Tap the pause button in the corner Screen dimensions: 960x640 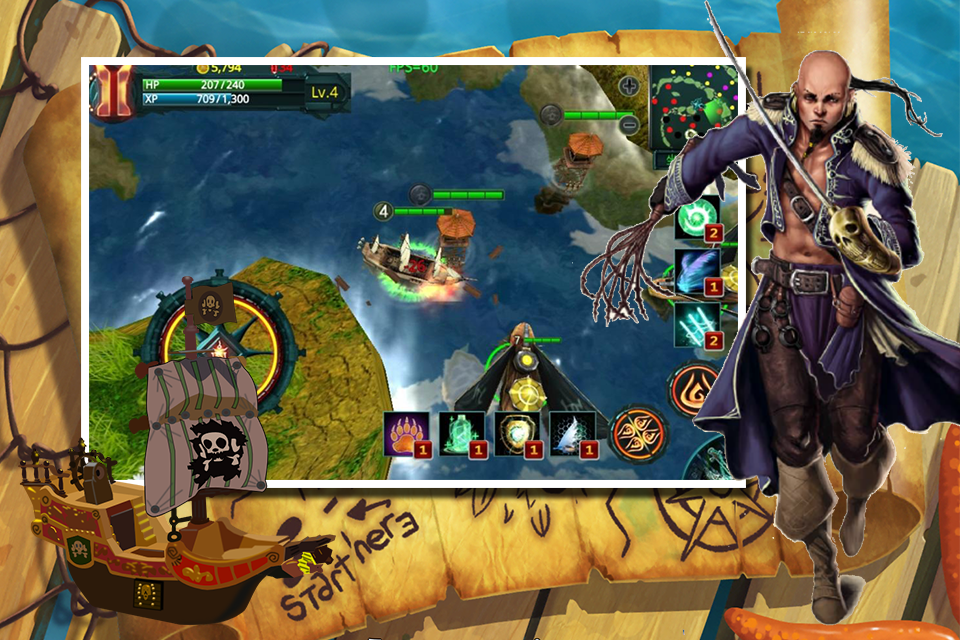[x=111, y=92]
